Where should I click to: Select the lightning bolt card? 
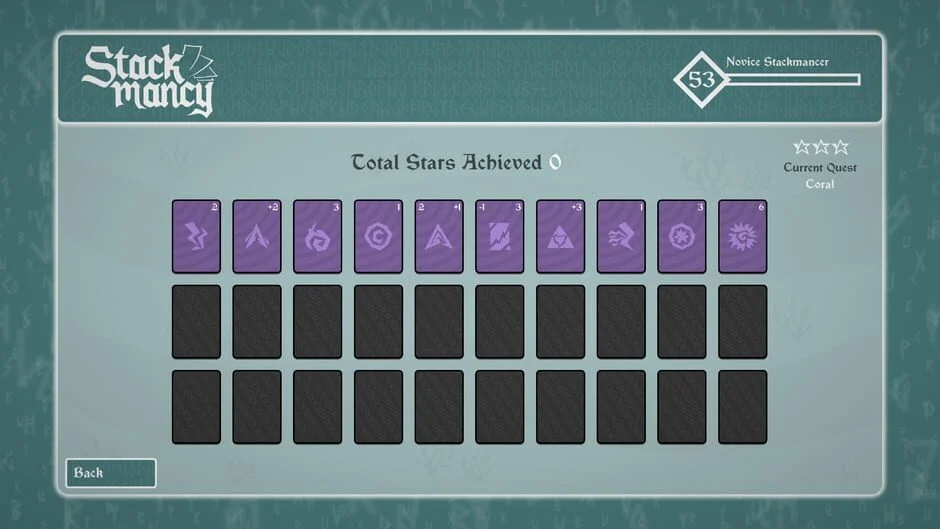coord(196,236)
